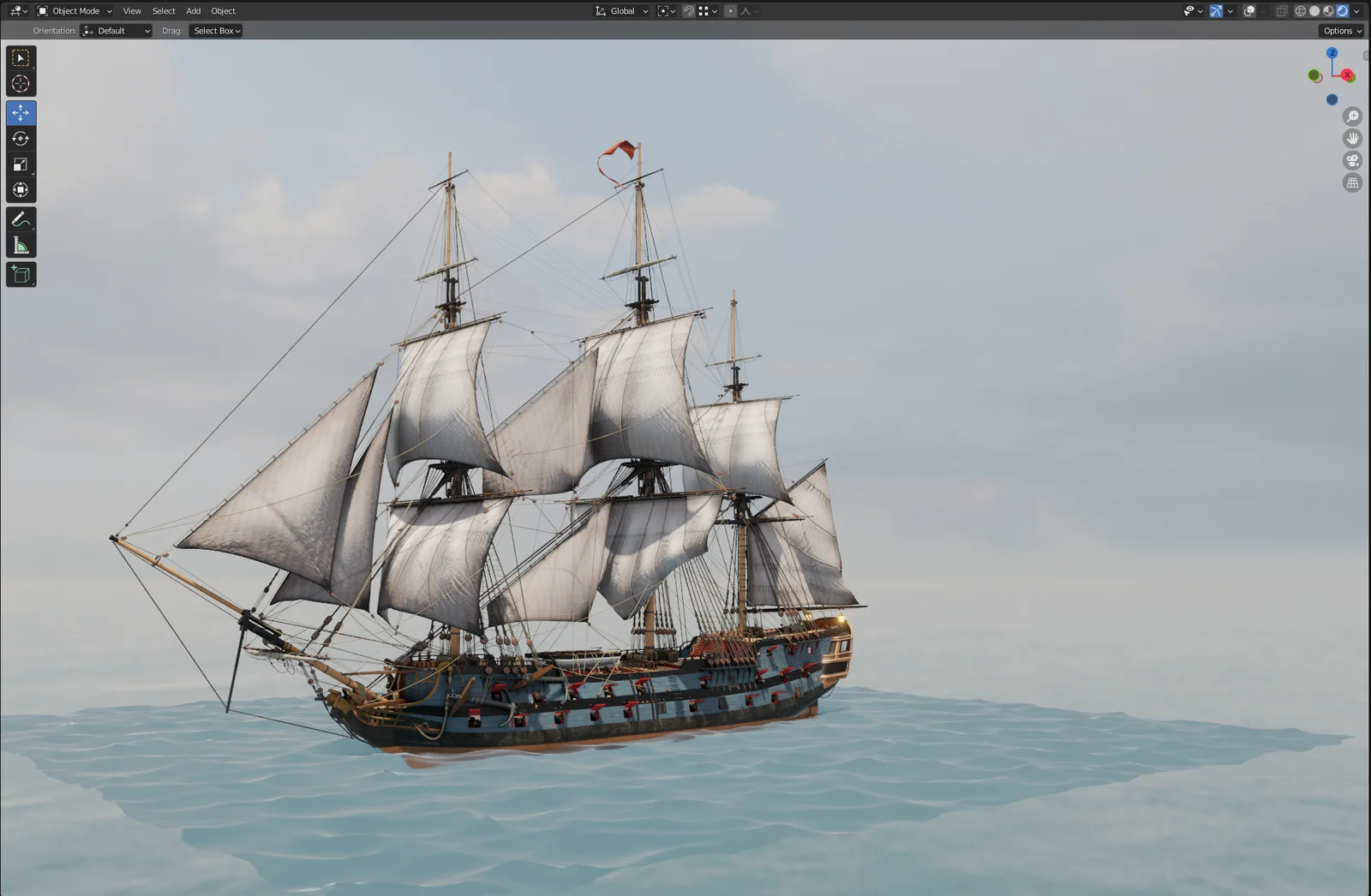Switch viewport to Solid shading mode
The image size is (1371, 896).
pyautogui.click(x=1314, y=10)
